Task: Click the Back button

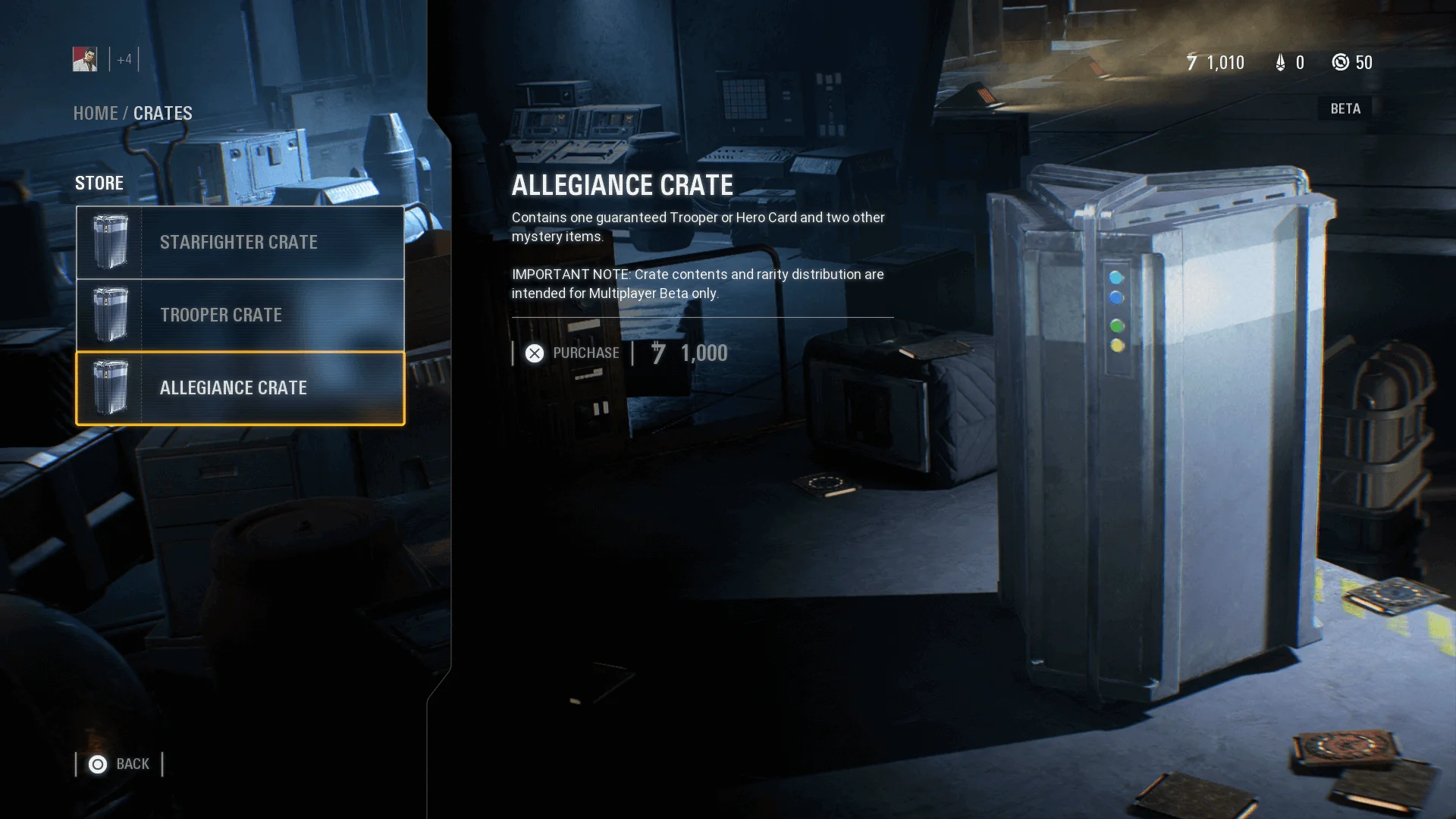Action: 133,764
